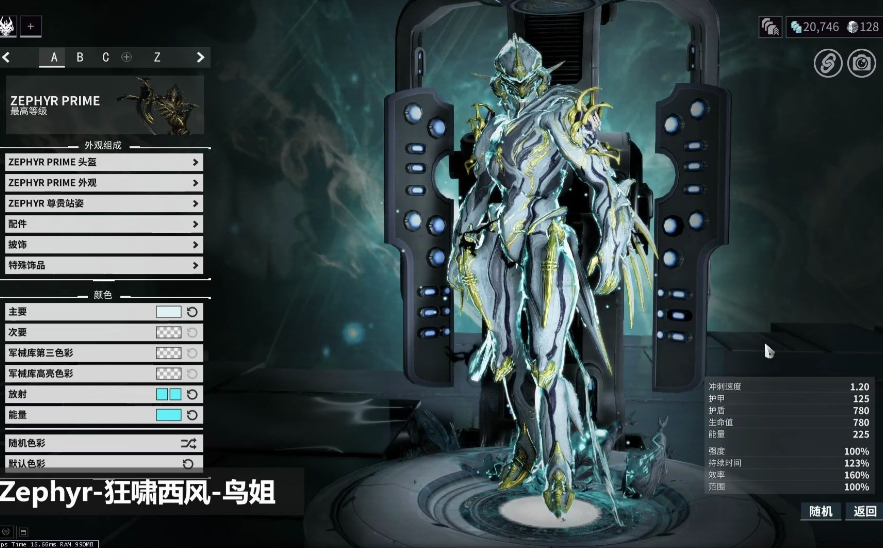Open the 披饰 syandana menu
Image resolution: width=883 pixels, height=548 pixels.
click(104, 245)
